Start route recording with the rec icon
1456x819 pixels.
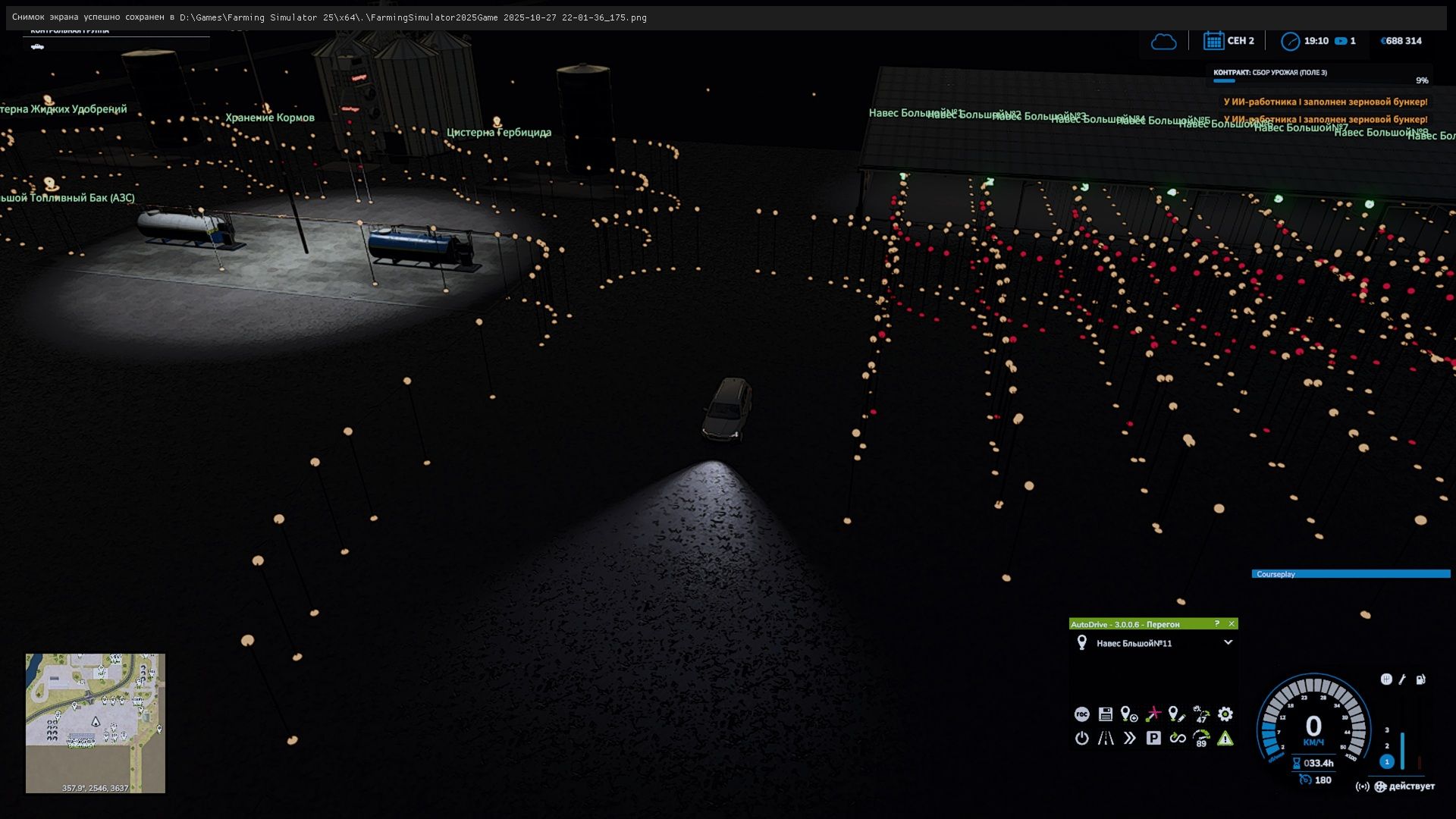pyautogui.click(x=1082, y=714)
